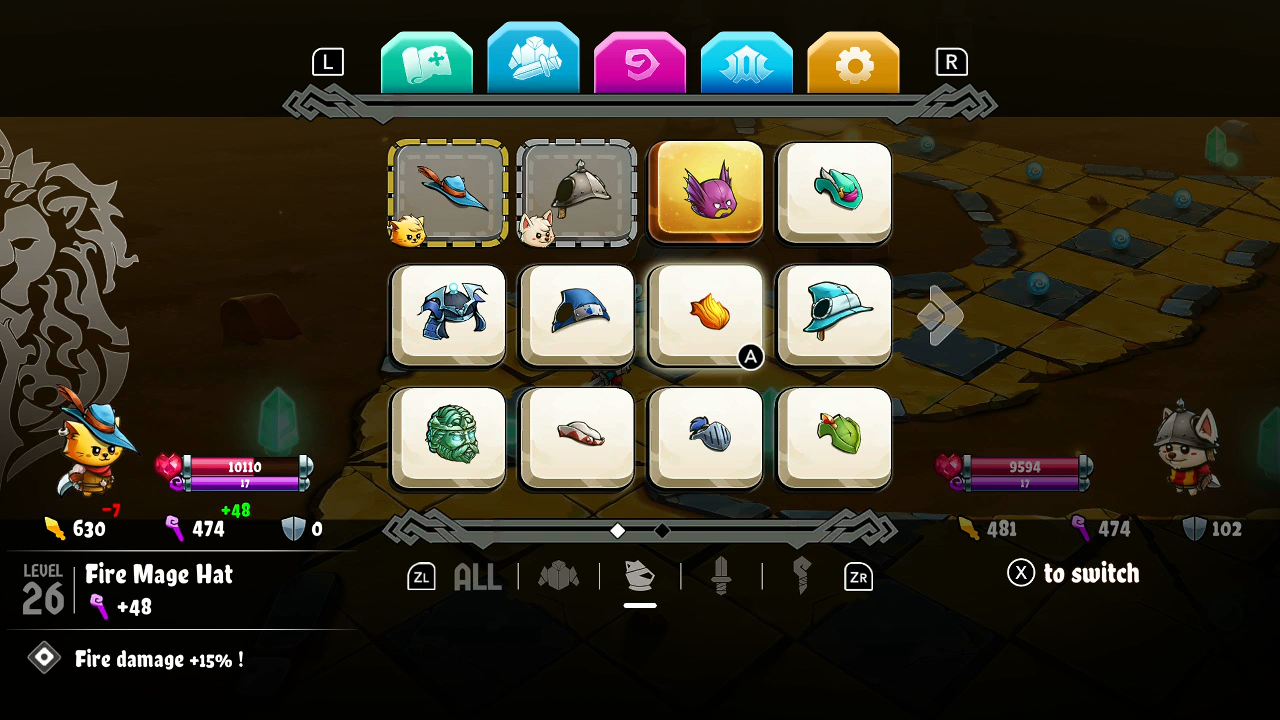Toggle the equipped blue feathered hat slot
Image resolution: width=1280 pixels, height=720 pixels.
[448, 192]
